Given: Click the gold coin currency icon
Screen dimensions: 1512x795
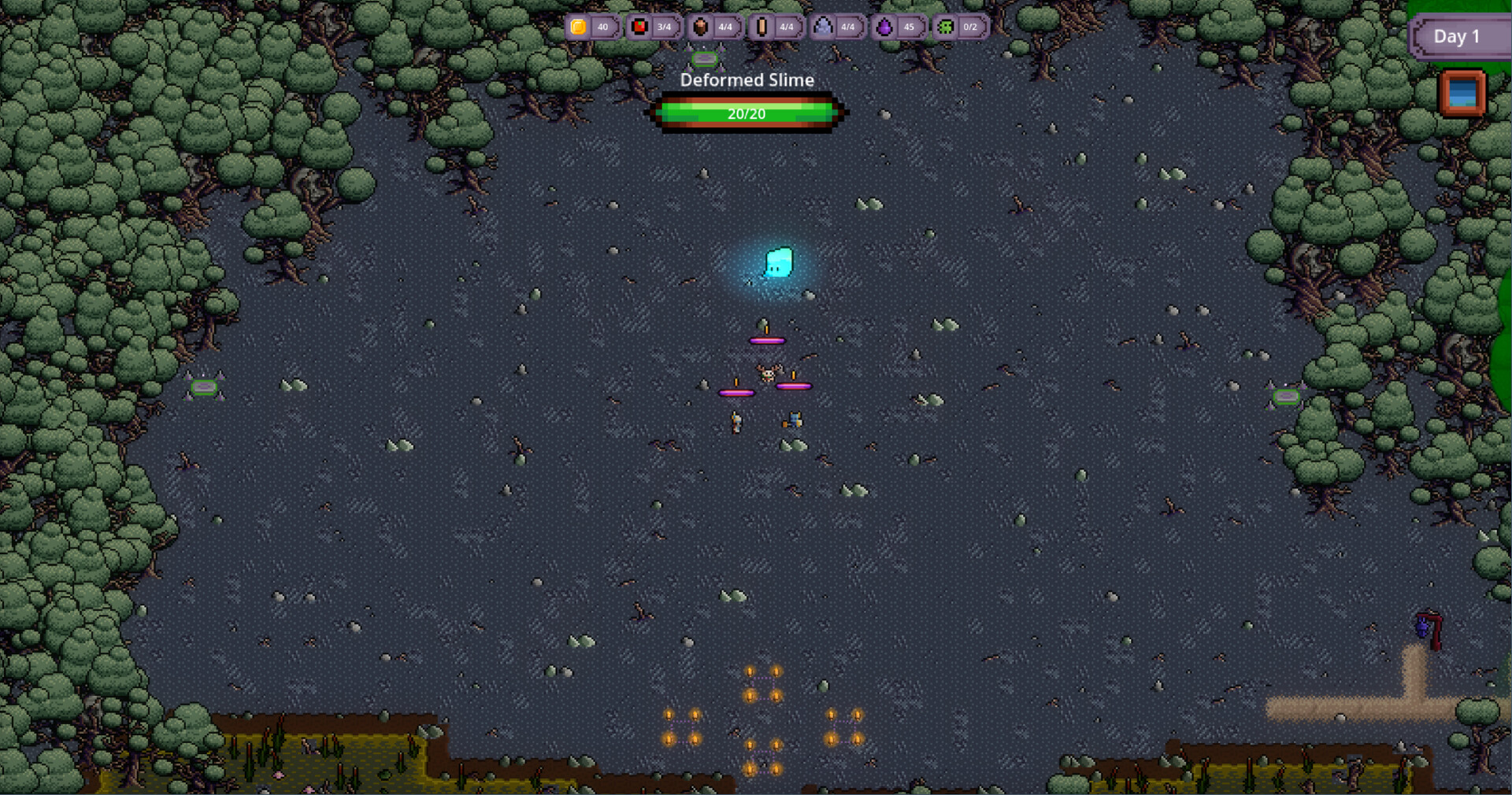Looking at the screenshot, I should click(x=577, y=28).
